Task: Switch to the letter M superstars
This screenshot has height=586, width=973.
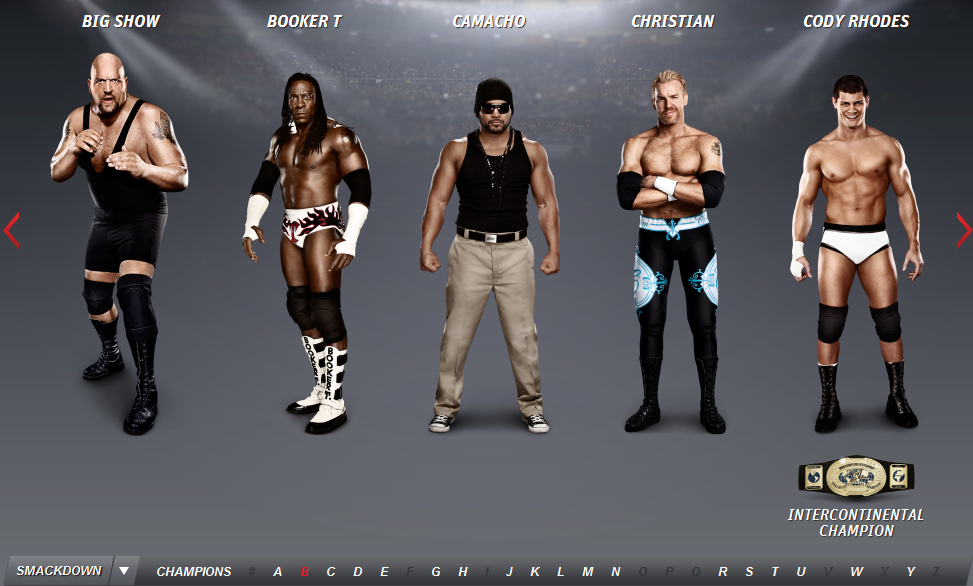Action: (x=588, y=572)
